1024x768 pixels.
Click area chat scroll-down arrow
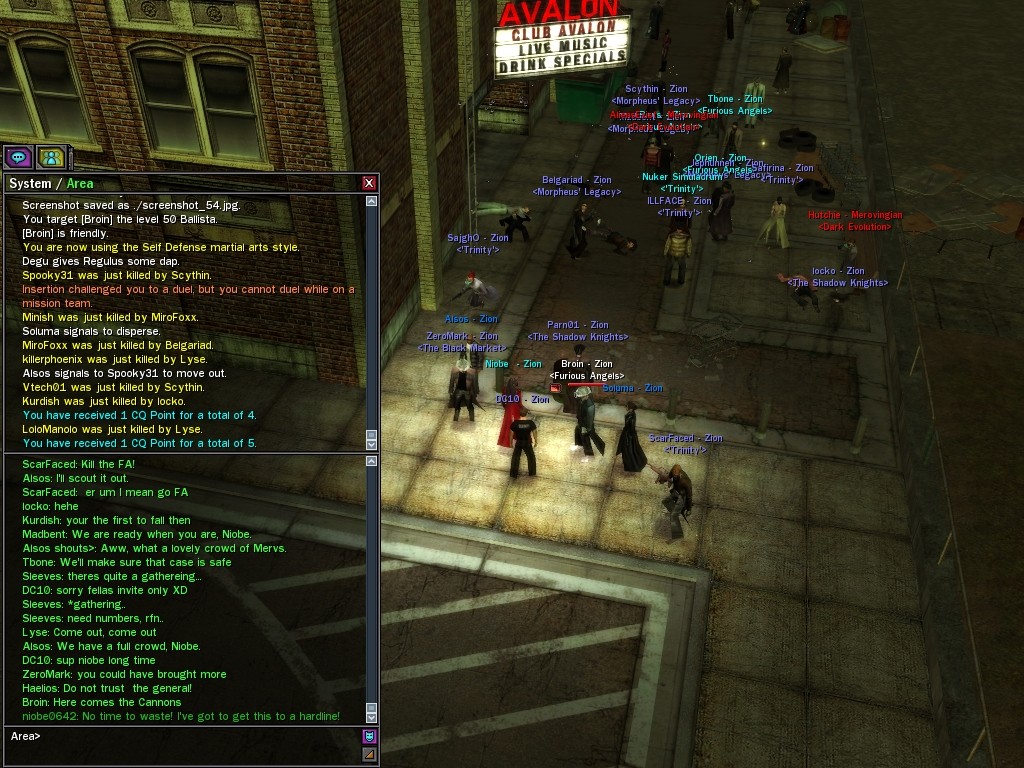[372, 716]
